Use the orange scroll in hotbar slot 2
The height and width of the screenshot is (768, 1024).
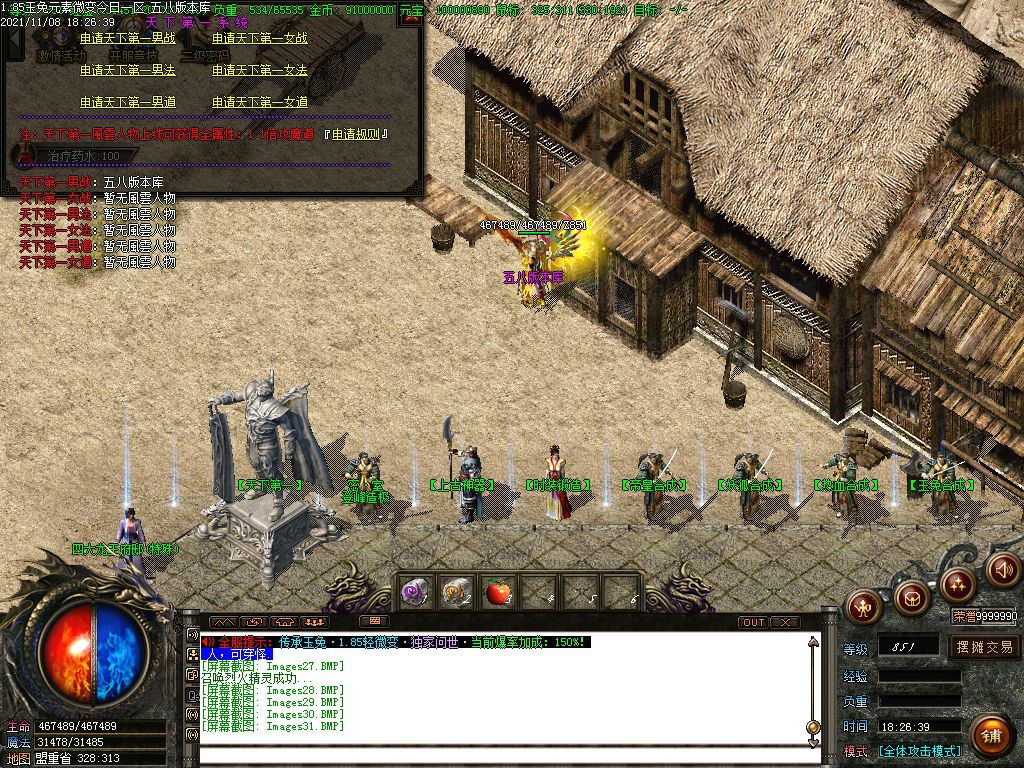456,593
